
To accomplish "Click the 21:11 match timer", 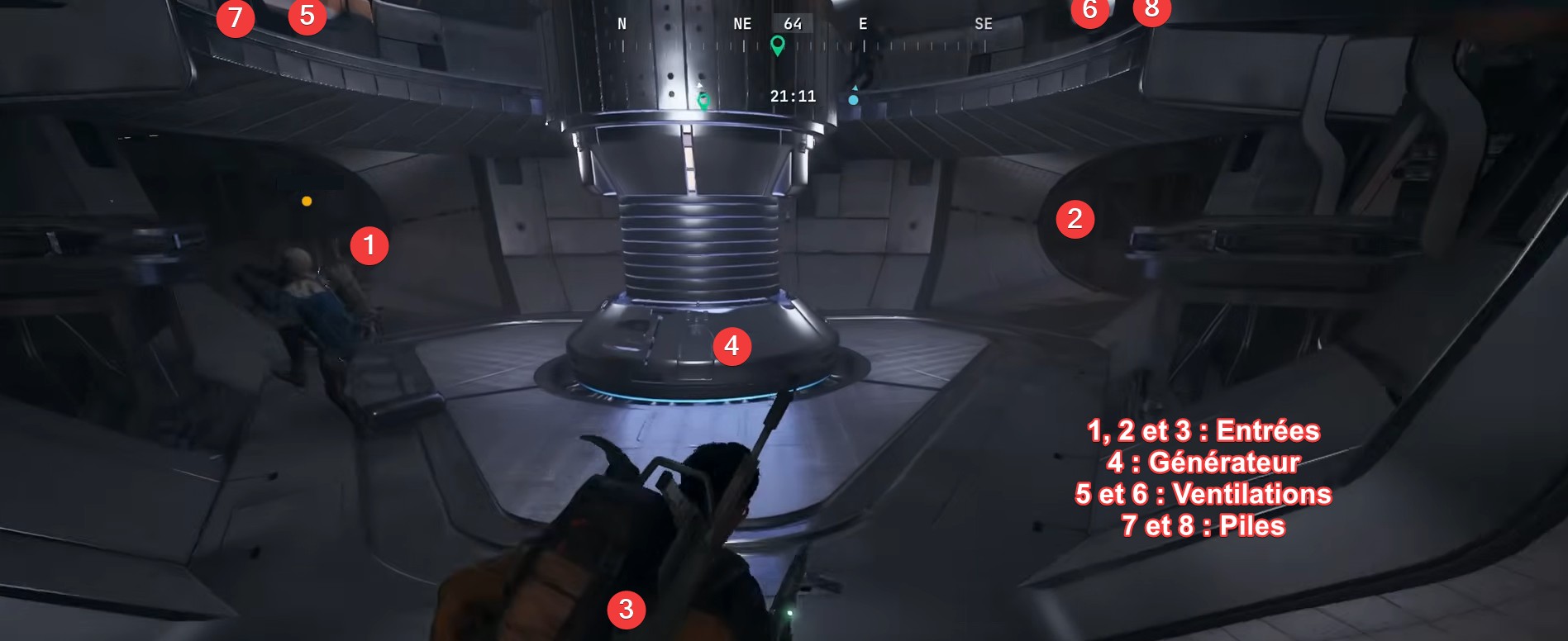I will tap(791, 96).
